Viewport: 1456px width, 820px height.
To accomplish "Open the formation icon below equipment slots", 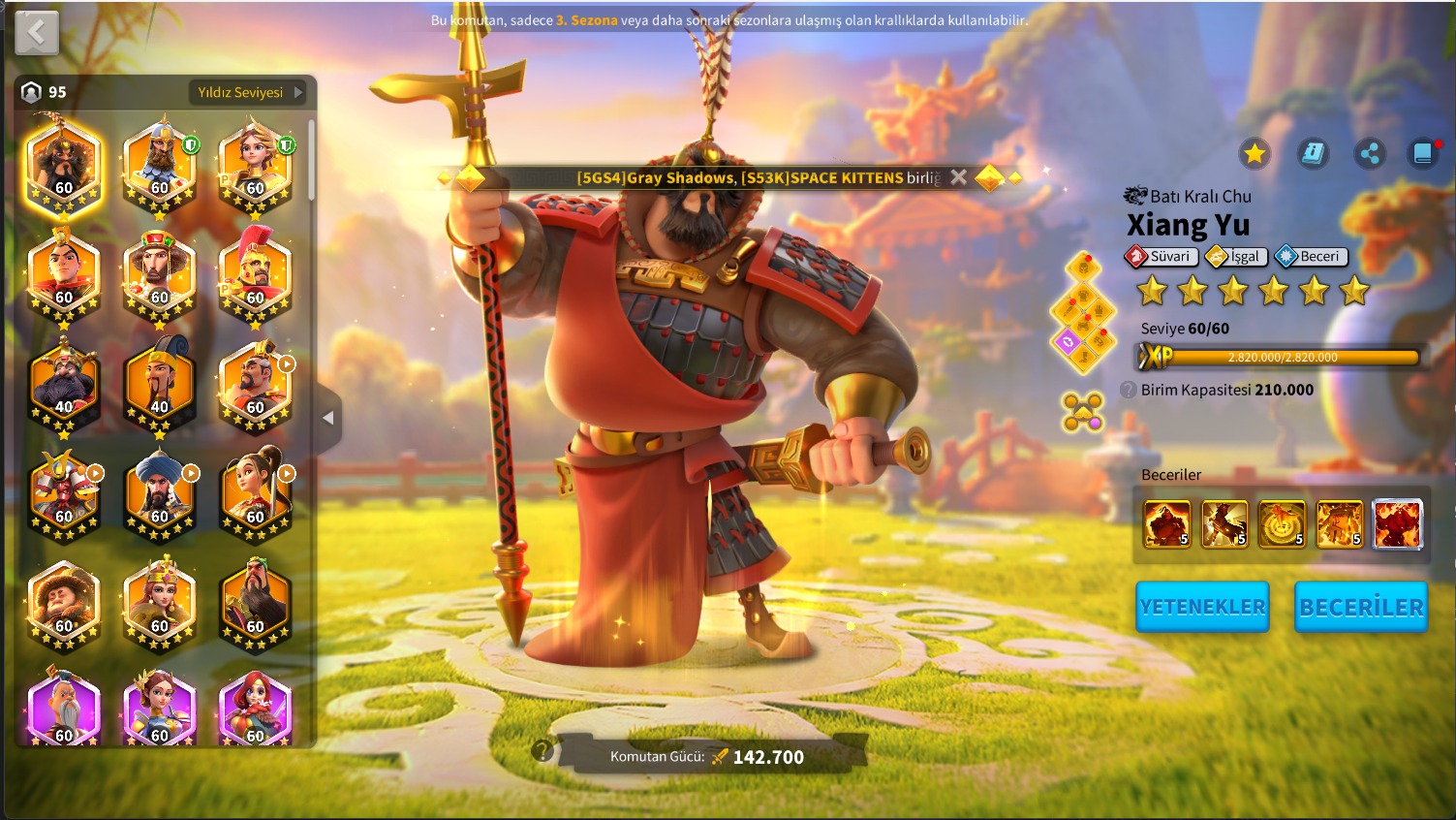I will tap(1082, 411).
